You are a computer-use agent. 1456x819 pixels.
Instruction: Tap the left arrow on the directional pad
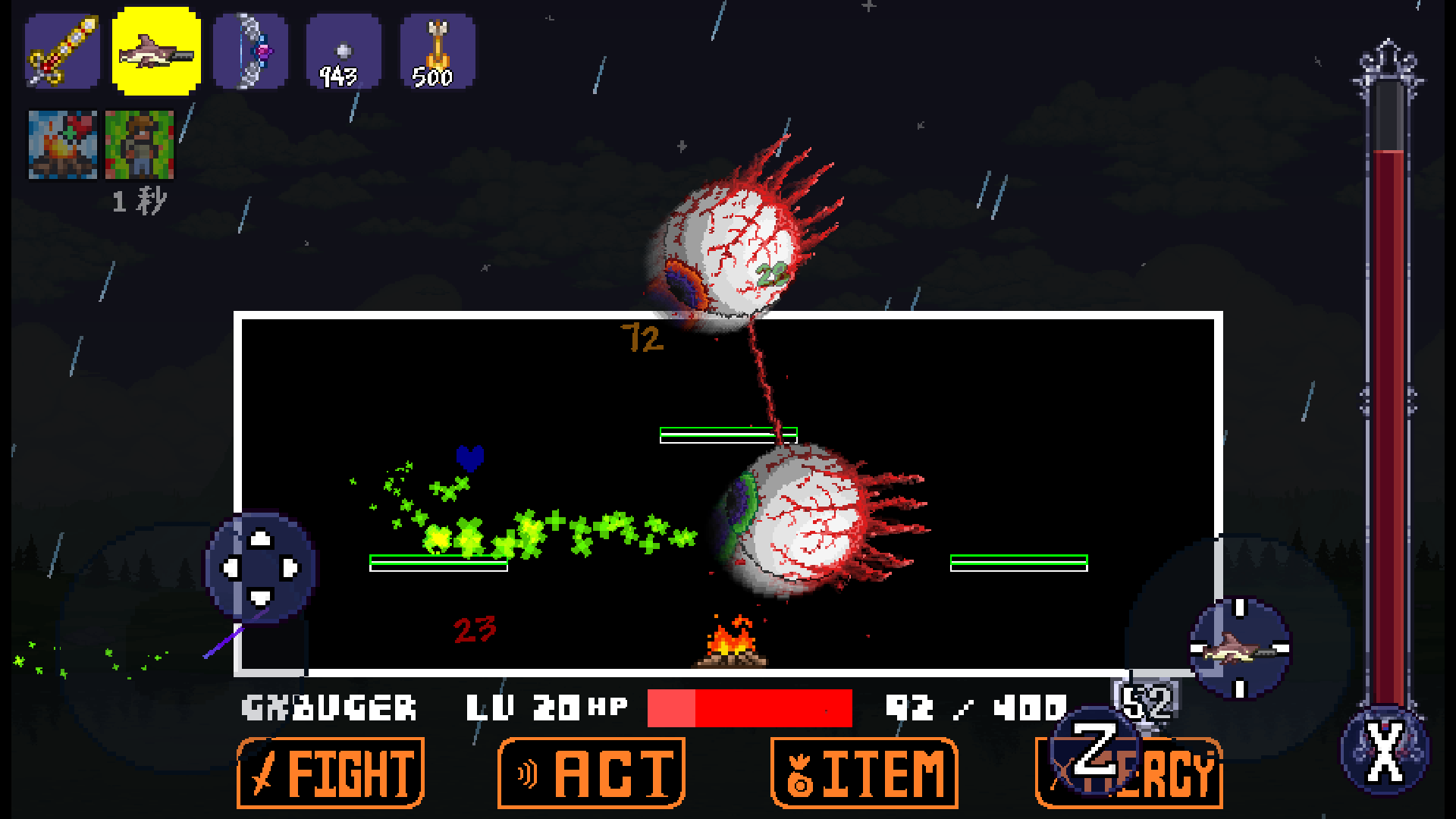[x=231, y=568]
